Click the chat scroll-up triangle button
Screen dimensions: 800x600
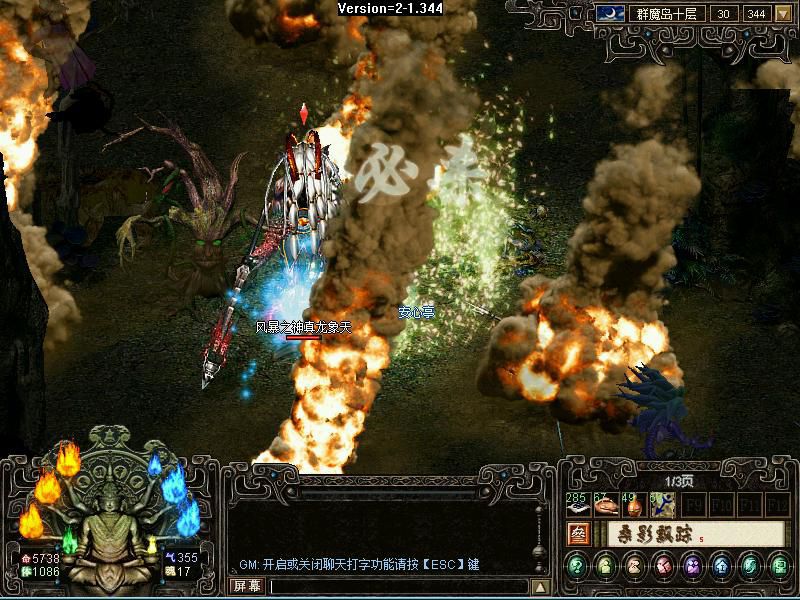click(x=540, y=587)
